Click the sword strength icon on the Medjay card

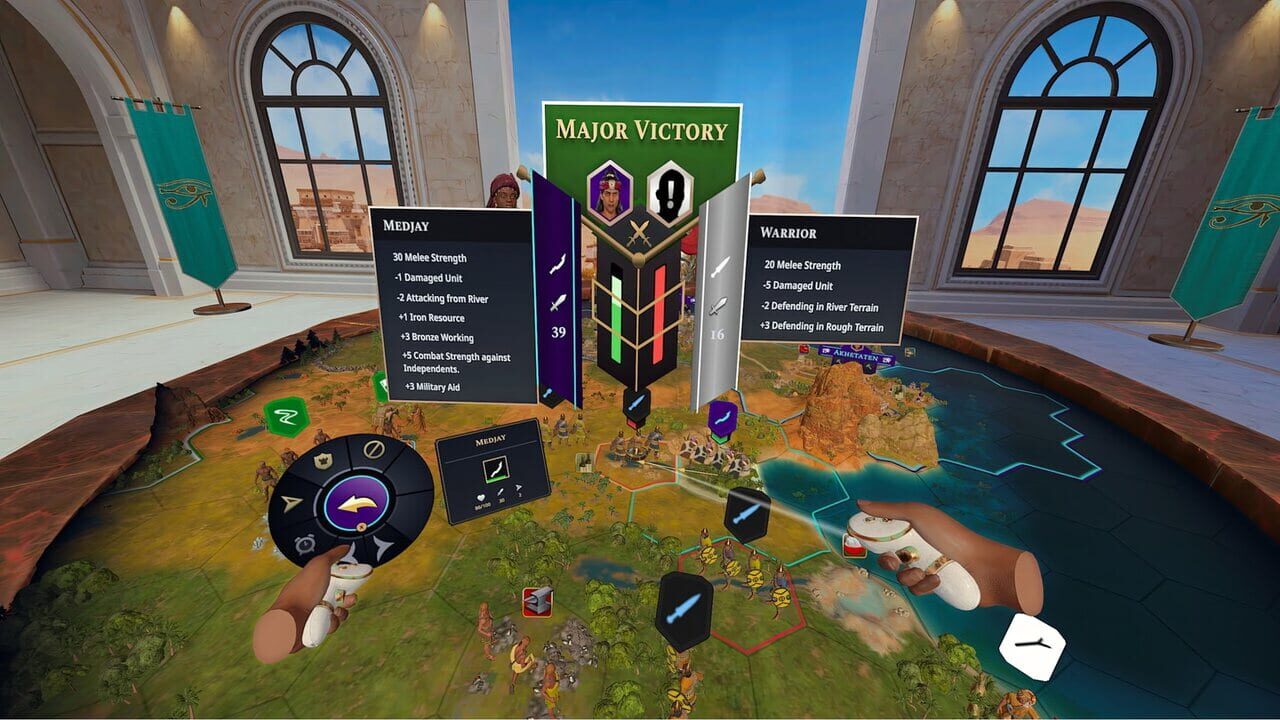click(500, 491)
